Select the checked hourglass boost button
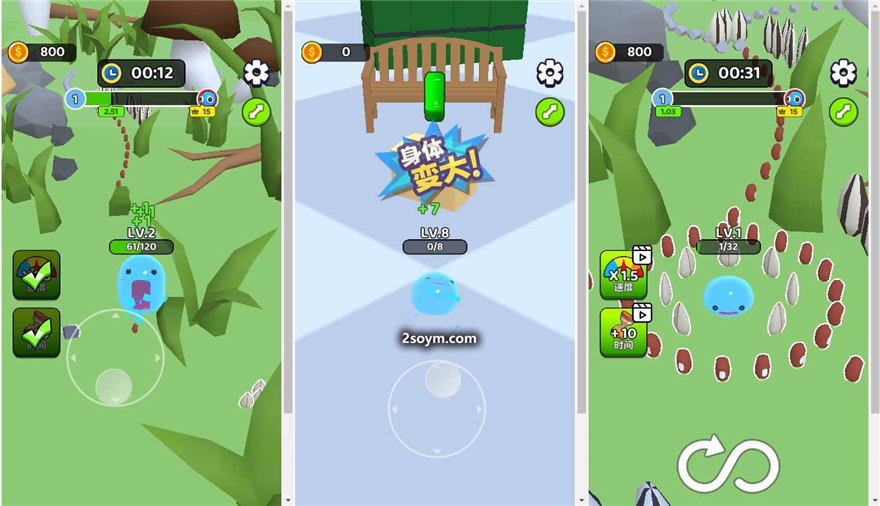Screen dimensions: 880x506 36,332
